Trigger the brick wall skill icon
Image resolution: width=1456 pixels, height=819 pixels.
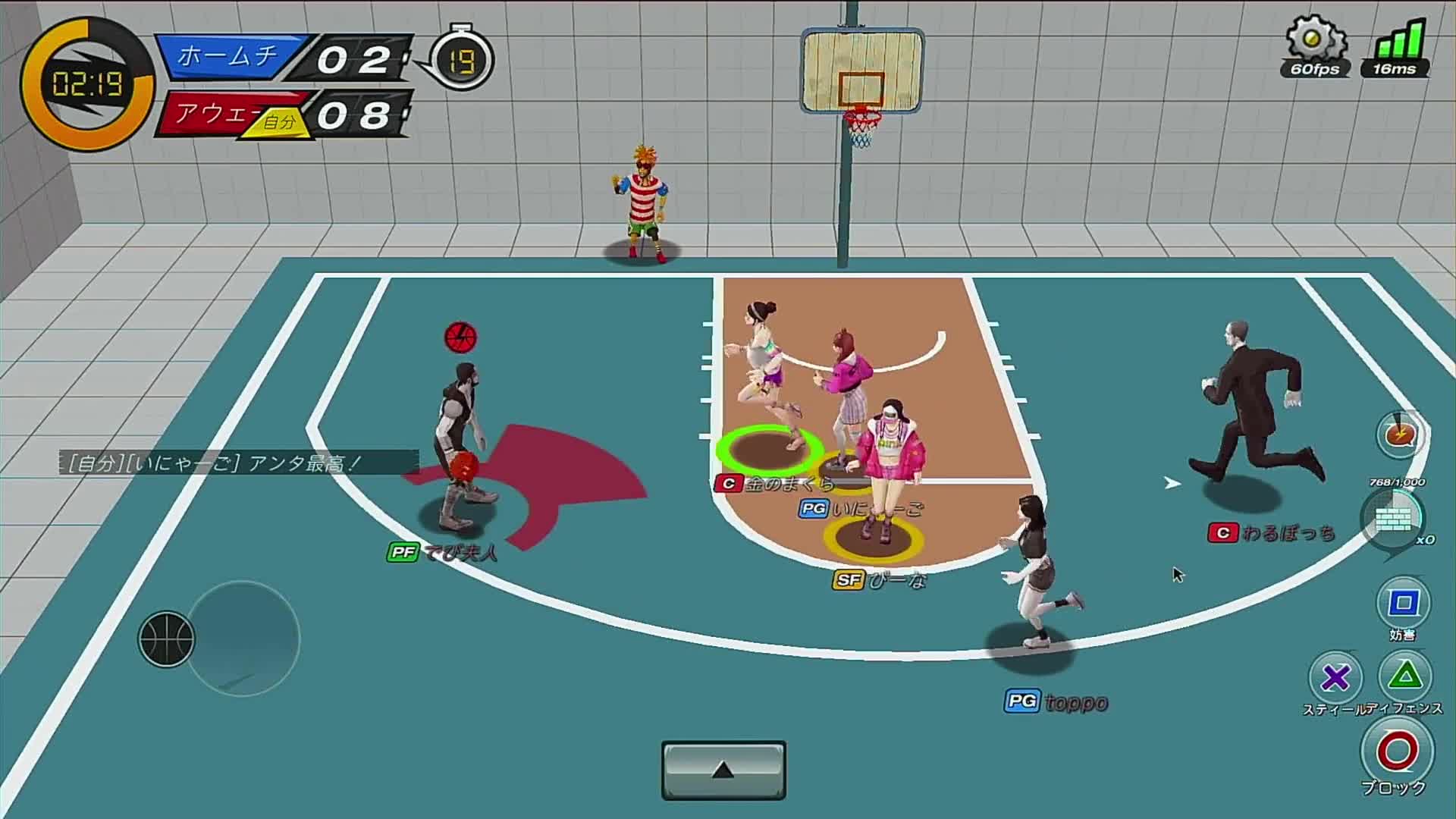coord(1394,519)
